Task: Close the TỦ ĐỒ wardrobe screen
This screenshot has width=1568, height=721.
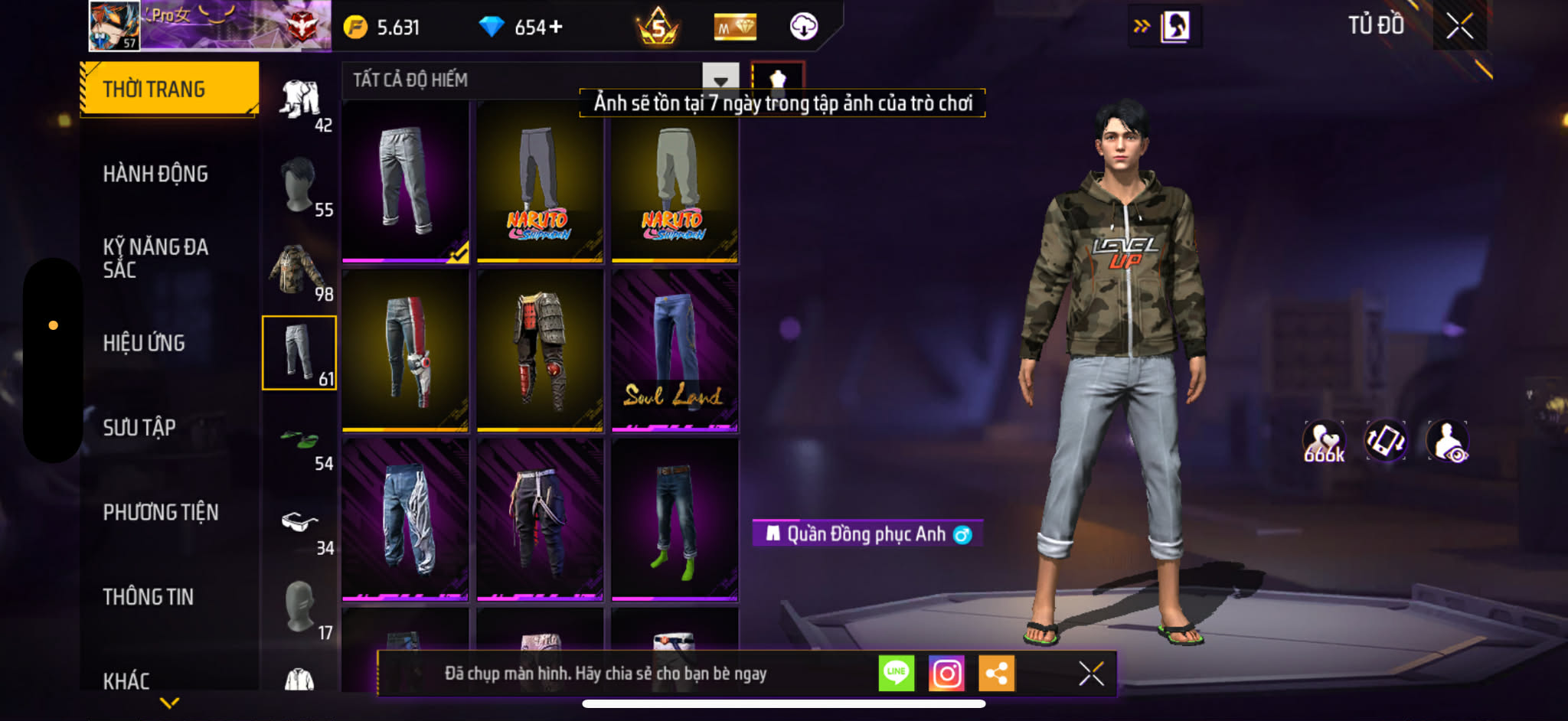Action: (x=1459, y=27)
